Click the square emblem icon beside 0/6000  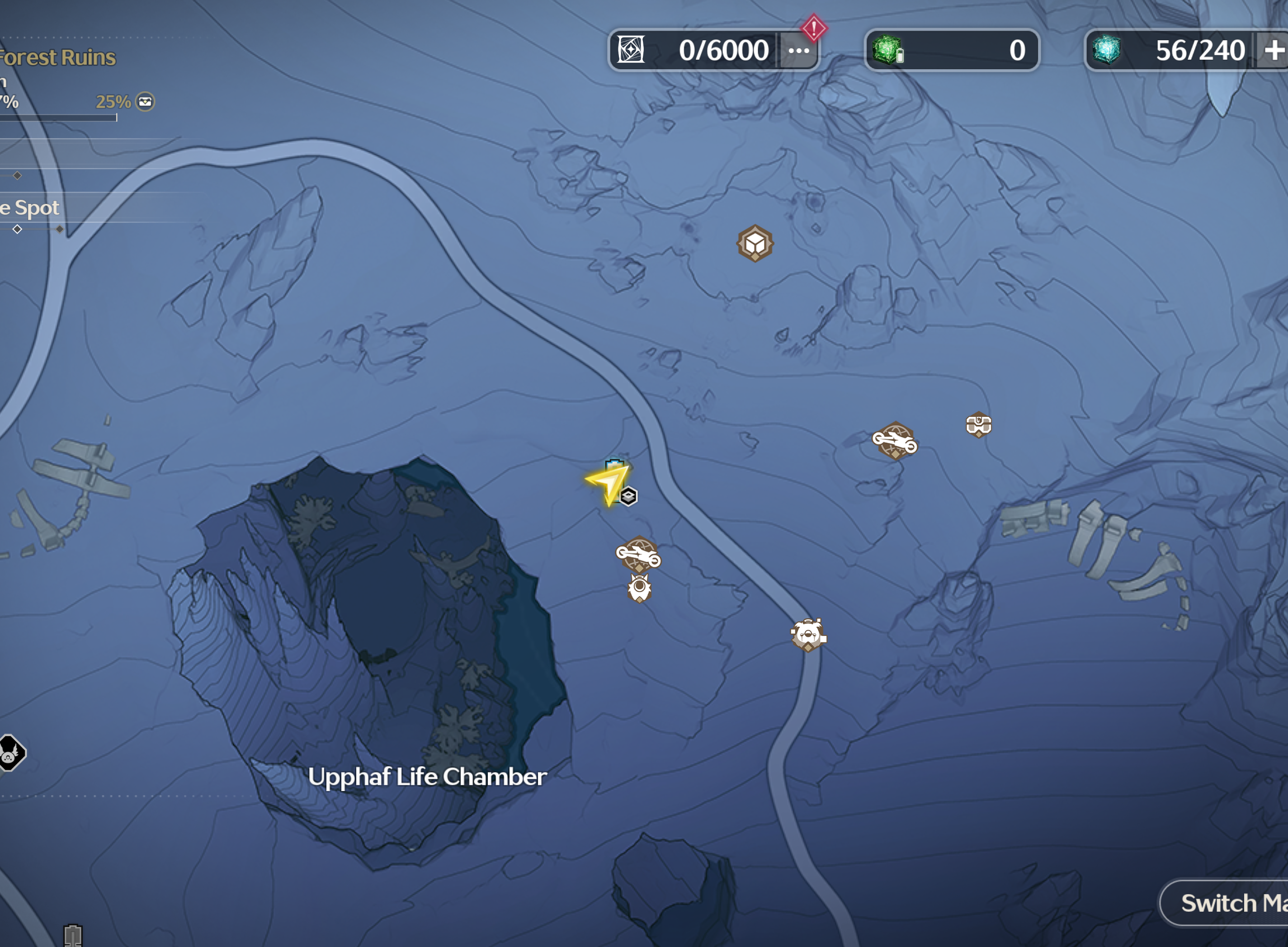click(x=631, y=50)
